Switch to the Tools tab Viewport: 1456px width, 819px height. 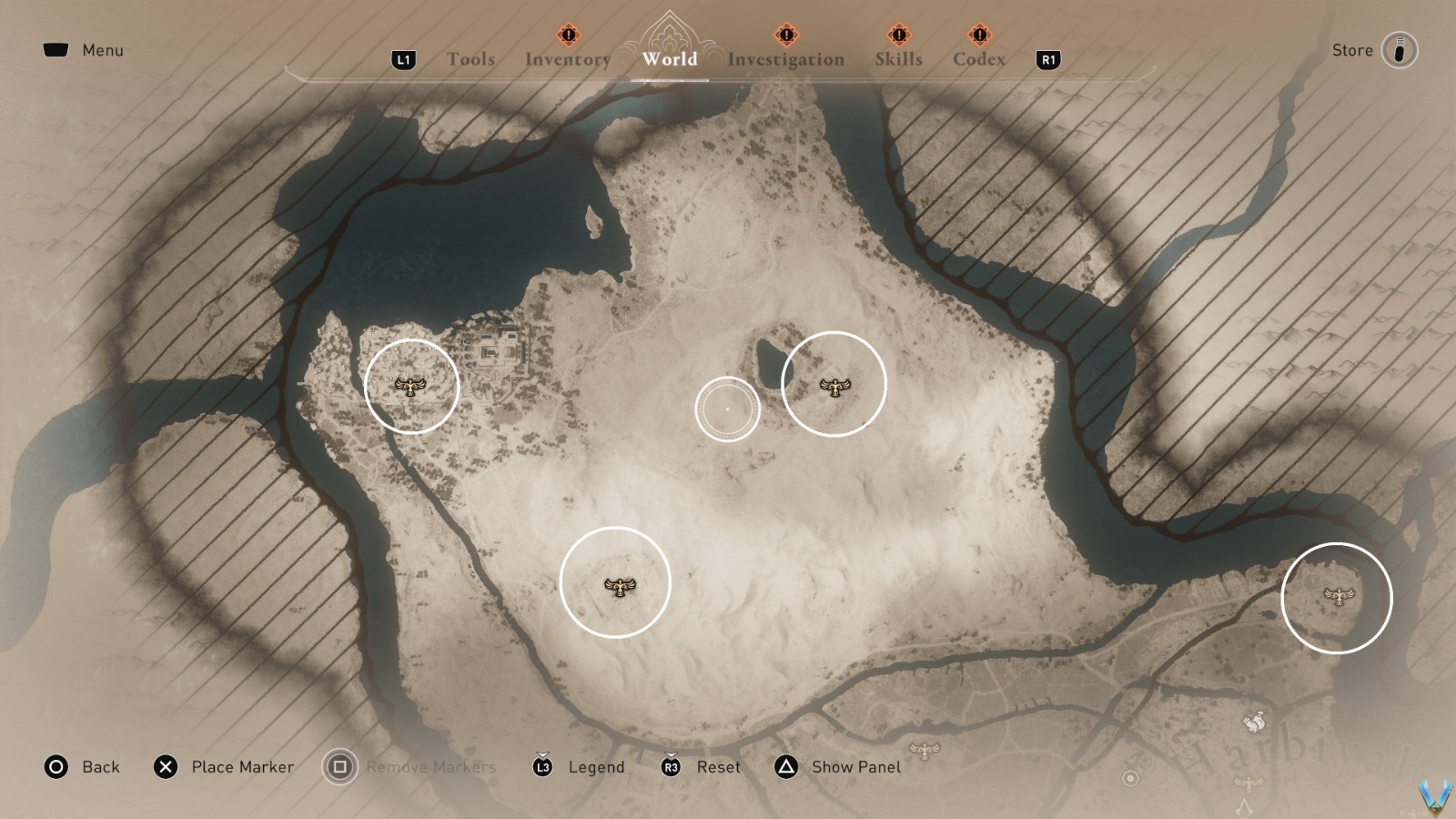470,59
